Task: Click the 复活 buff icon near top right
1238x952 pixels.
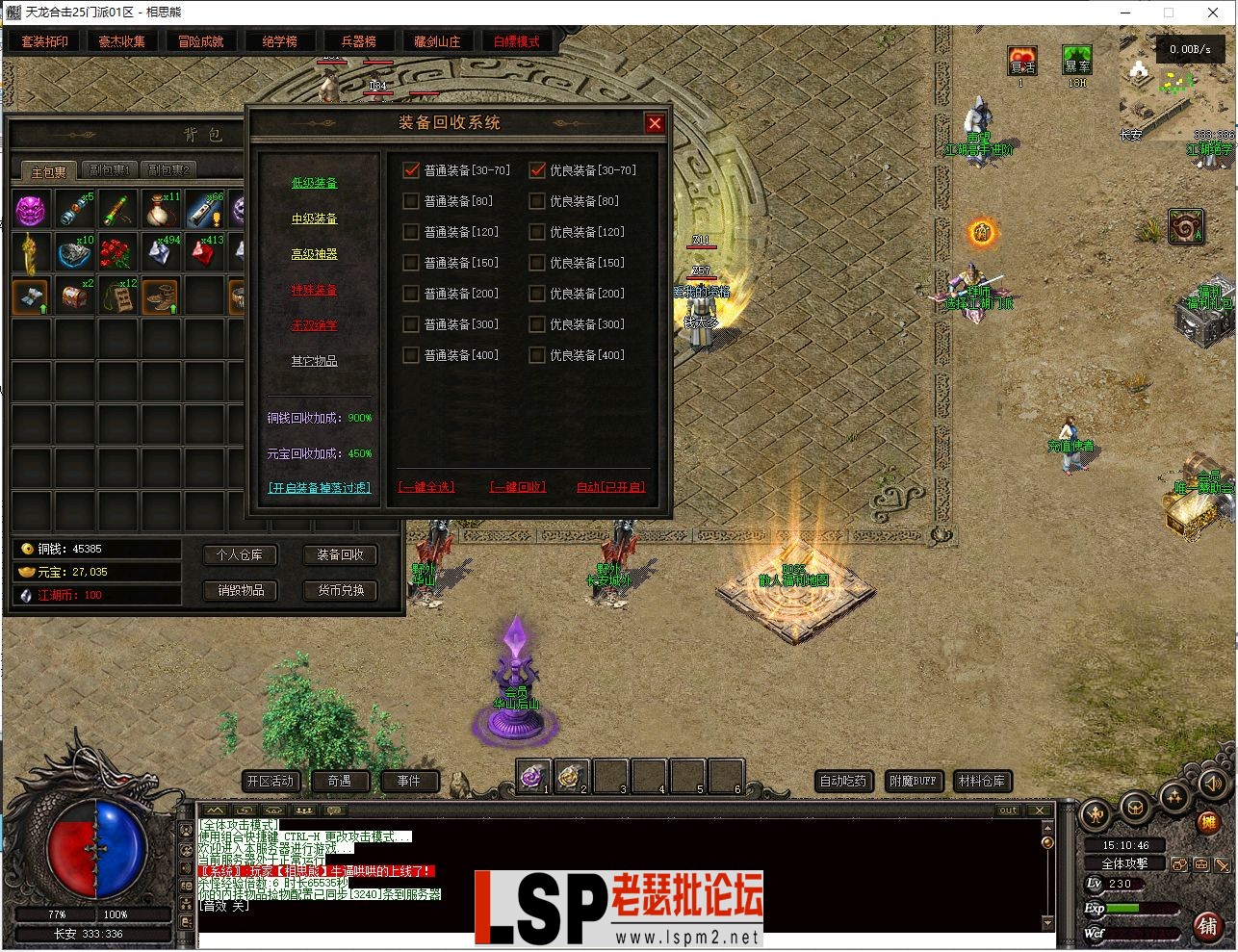Action: tap(1022, 60)
